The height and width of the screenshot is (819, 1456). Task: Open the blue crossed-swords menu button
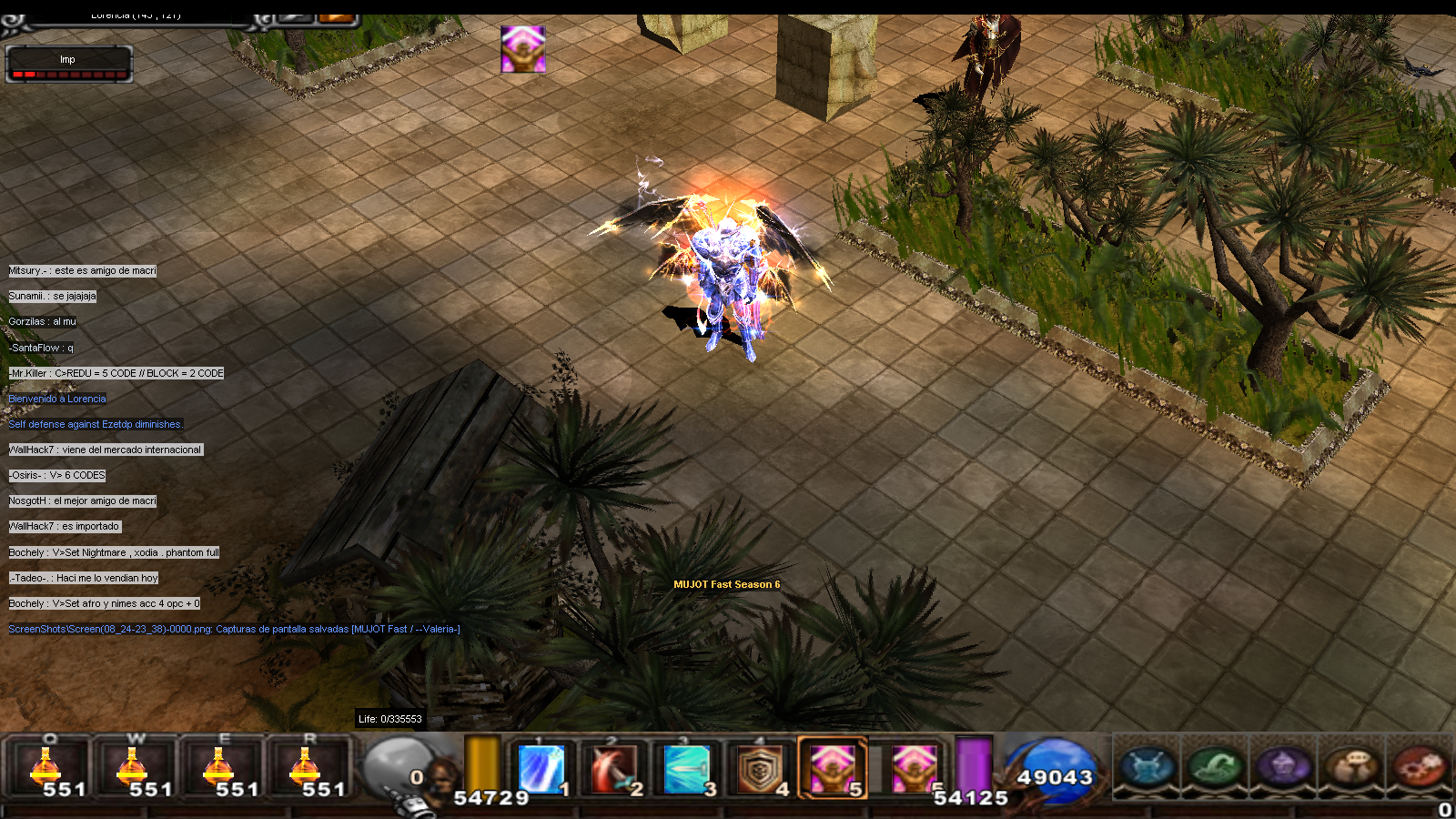pos(1148,766)
